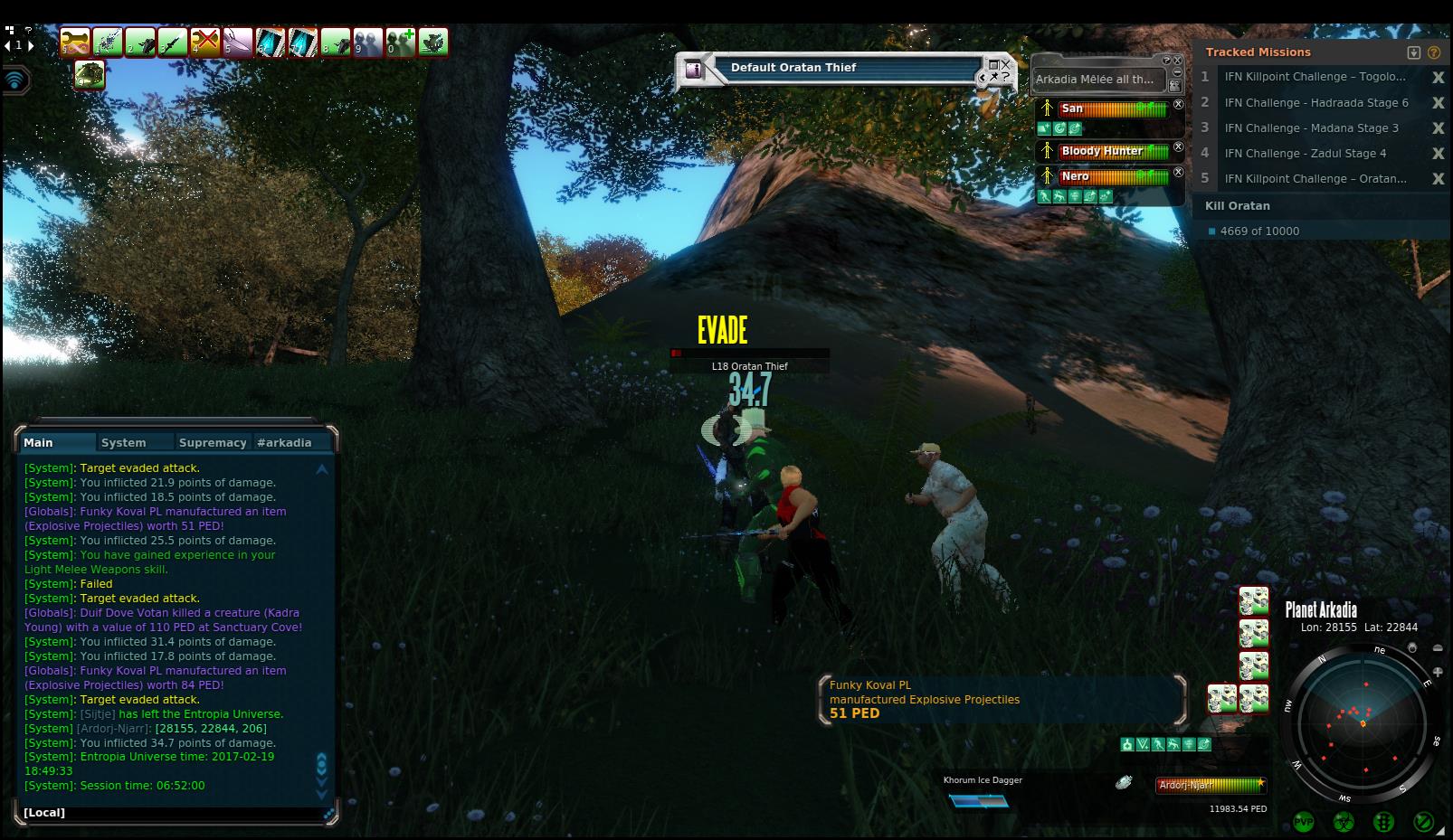Image resolution: width=1453 pixels, height=840 pixels.
Task: Remove Bloody Hunter from the team list
Action: [x=1178, y=146]
